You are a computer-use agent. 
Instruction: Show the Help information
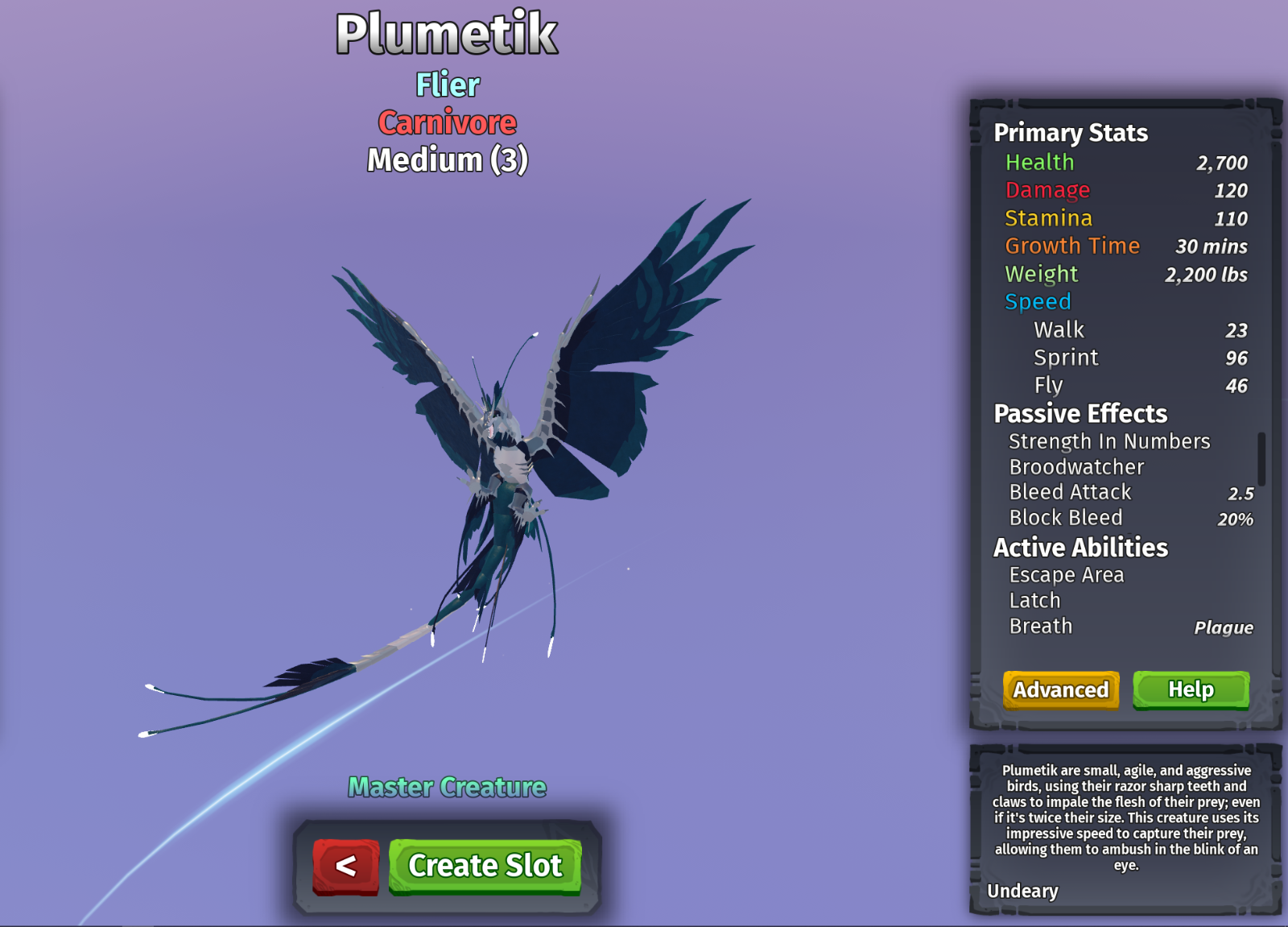(x=1191, y=689)
